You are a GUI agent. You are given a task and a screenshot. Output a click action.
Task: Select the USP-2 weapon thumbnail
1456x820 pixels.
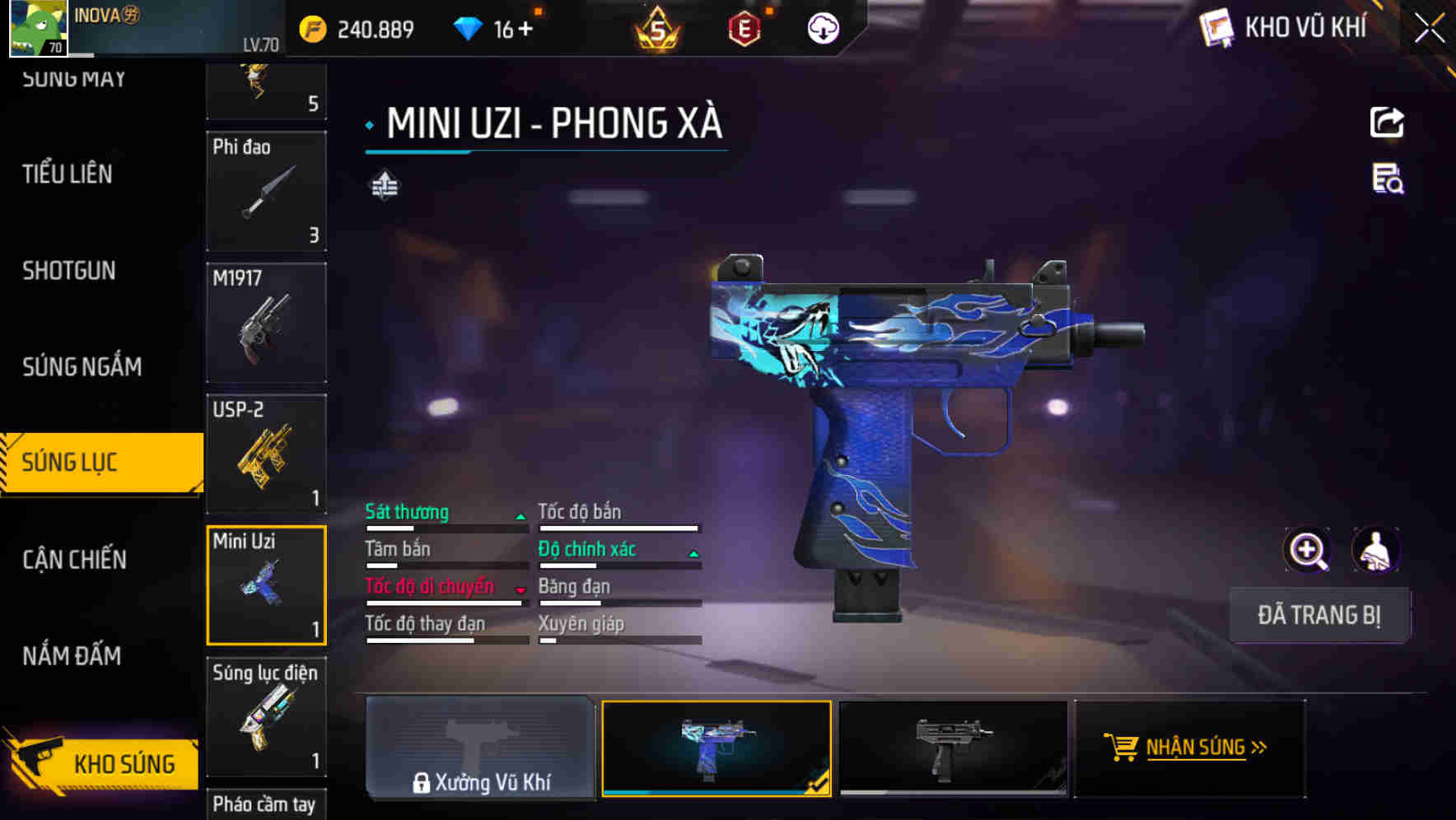(265, 454)
